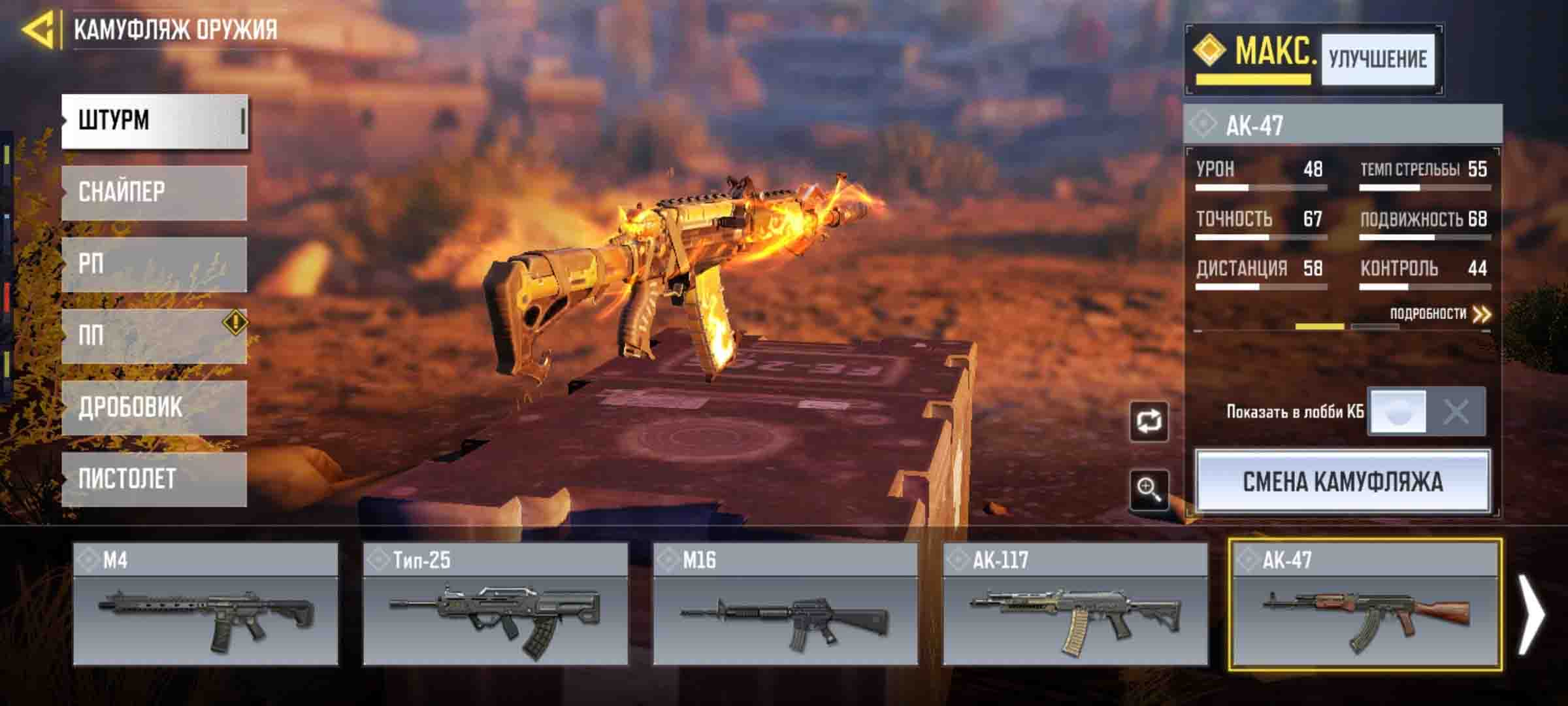Show the ДРОБОВИК category
This screenshot has width=1568, height=706.
point(154,408)
